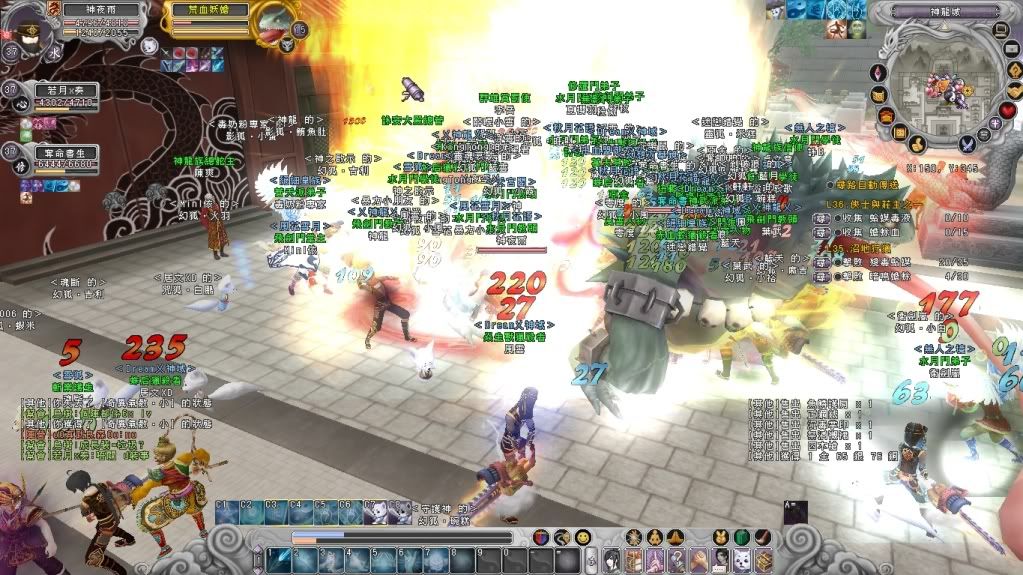The width and height of the screenshot is (1023, 575).
Task: Click the white fox pet menu icon
Action: (x=741, y=559)
